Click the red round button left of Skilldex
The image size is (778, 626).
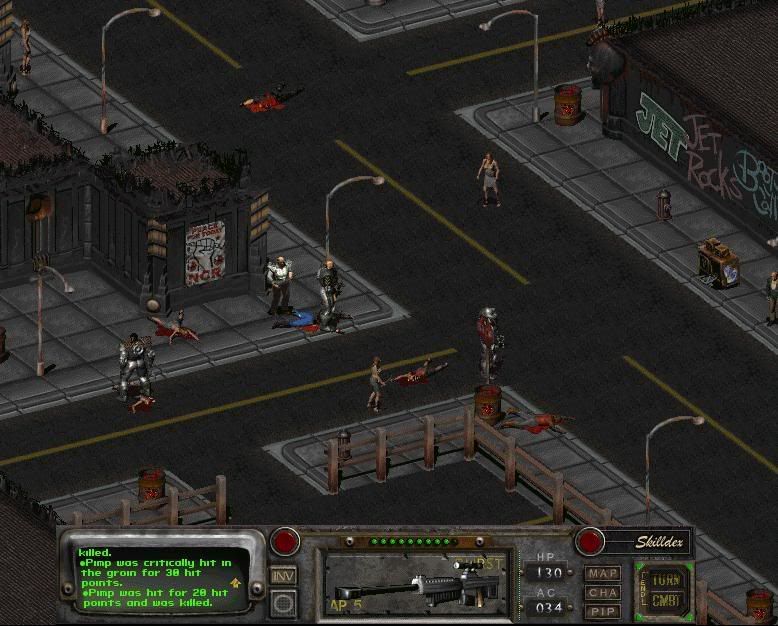click(x=590, y=542)
